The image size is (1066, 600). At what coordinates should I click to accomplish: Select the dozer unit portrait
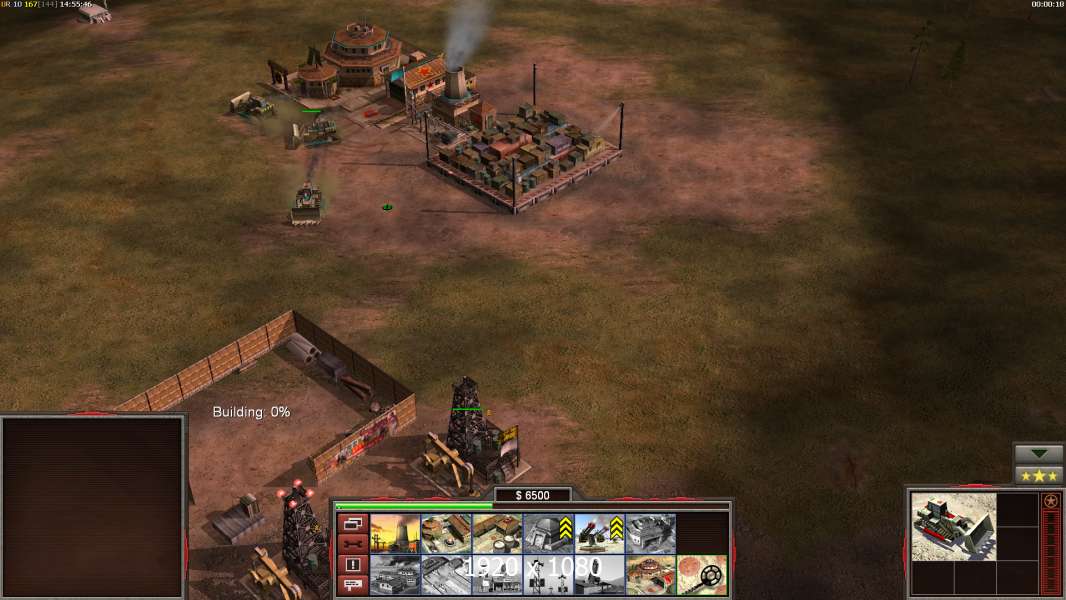click(x=954, y=526)
